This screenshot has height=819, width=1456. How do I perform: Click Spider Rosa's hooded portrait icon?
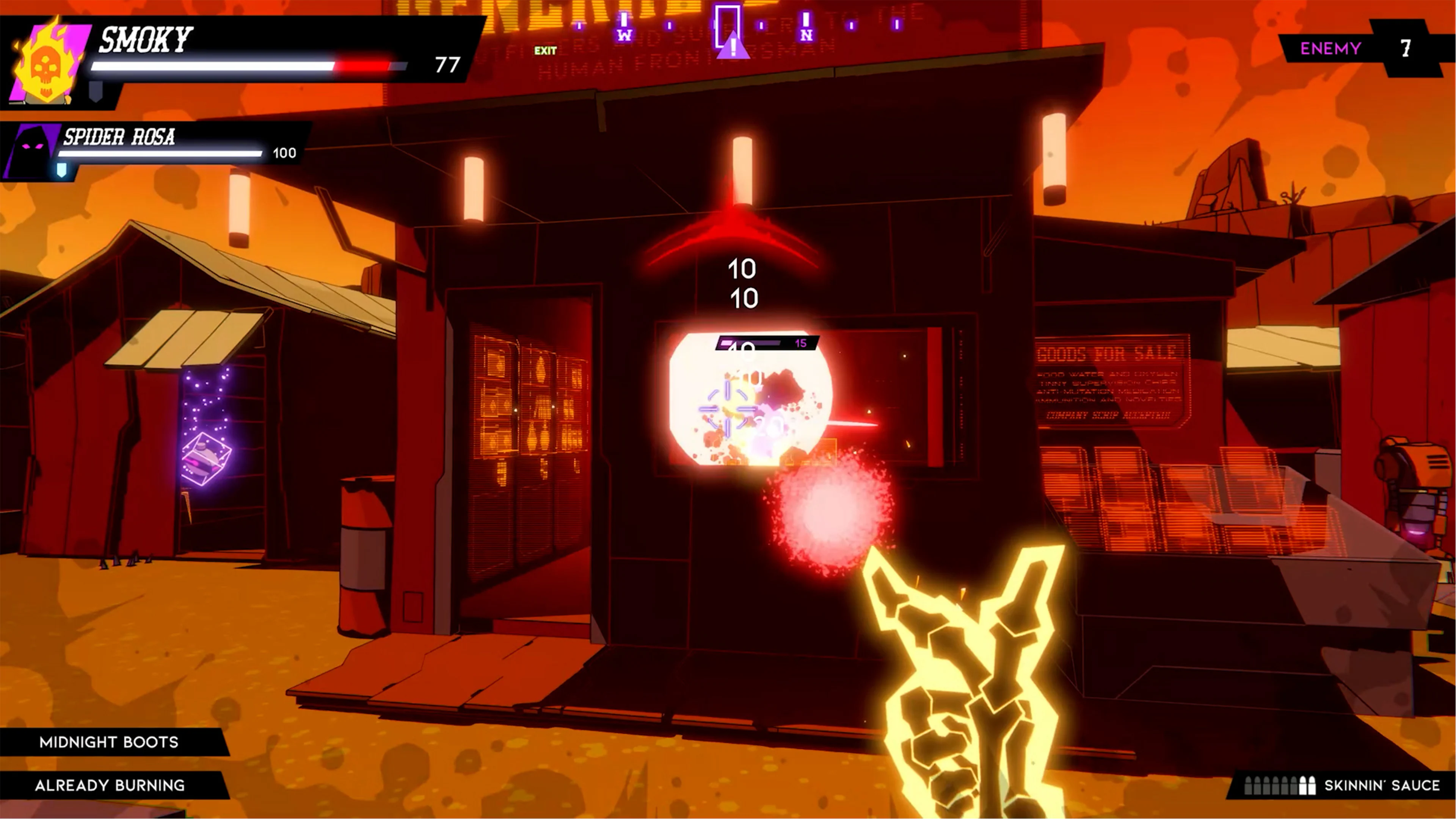click(31, 149)
